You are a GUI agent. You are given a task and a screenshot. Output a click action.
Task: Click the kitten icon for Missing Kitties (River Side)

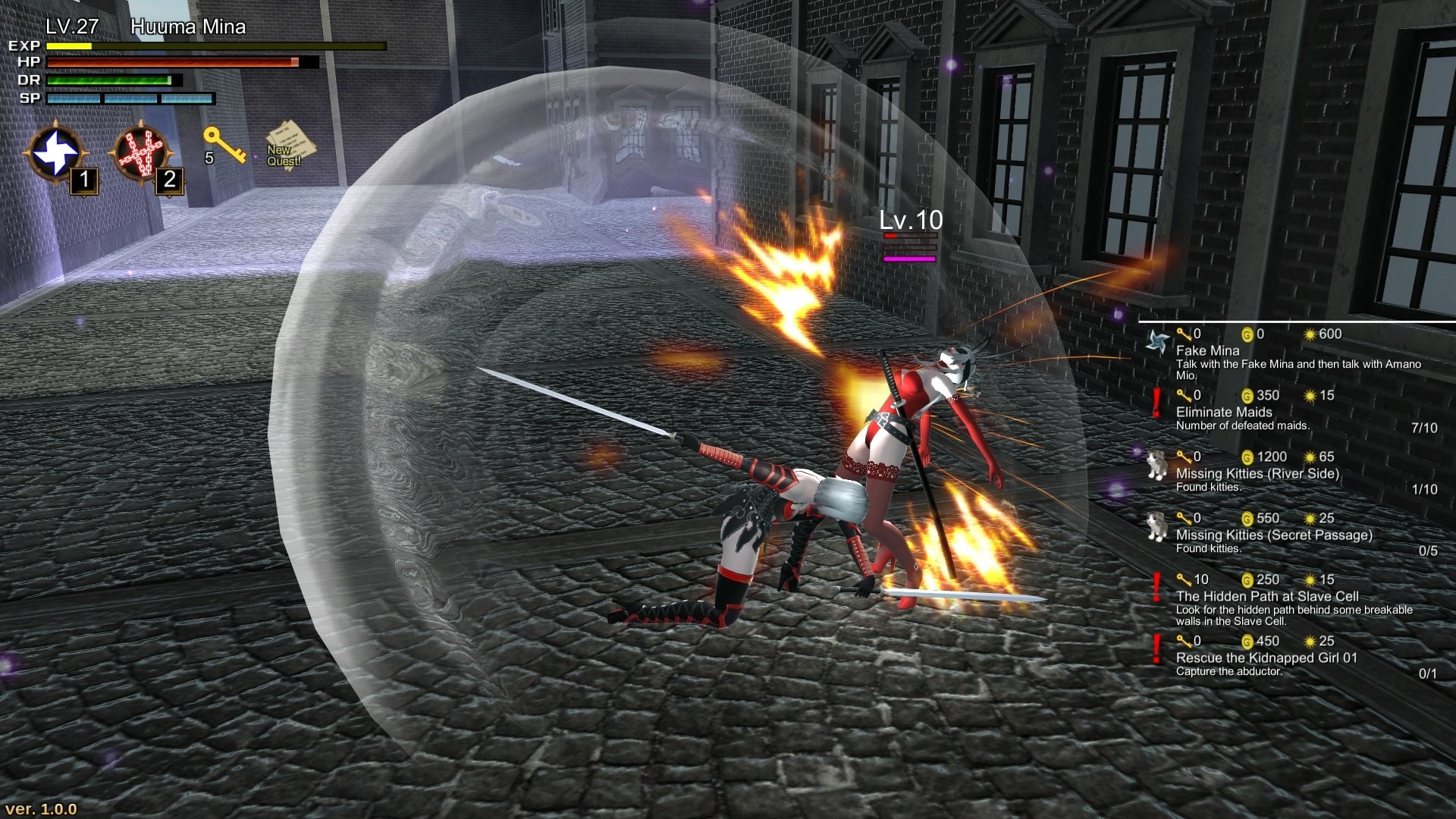(1156, 463)
